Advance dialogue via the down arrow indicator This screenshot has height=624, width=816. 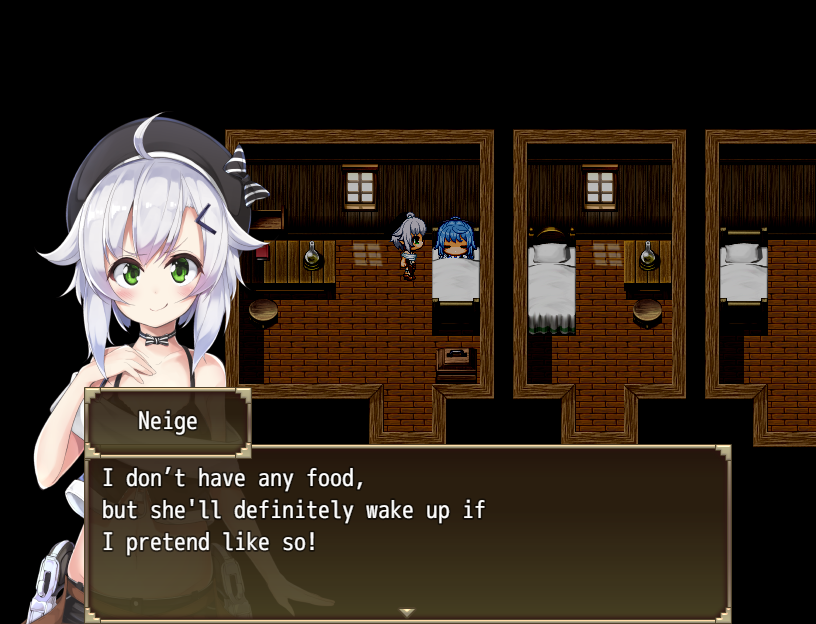[x=406, y=612]
